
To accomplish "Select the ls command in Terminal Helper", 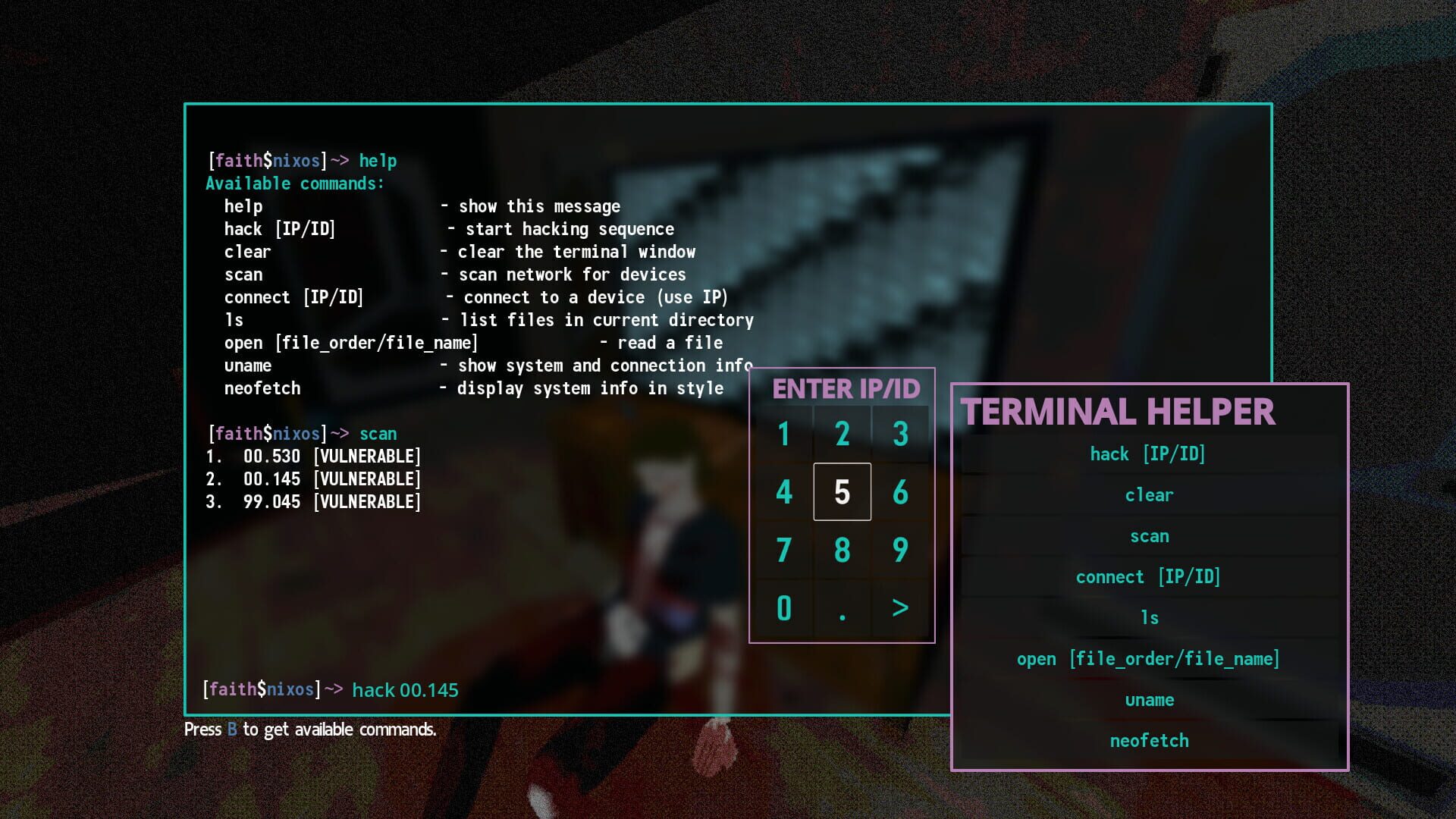I will tap(1148, 617).
